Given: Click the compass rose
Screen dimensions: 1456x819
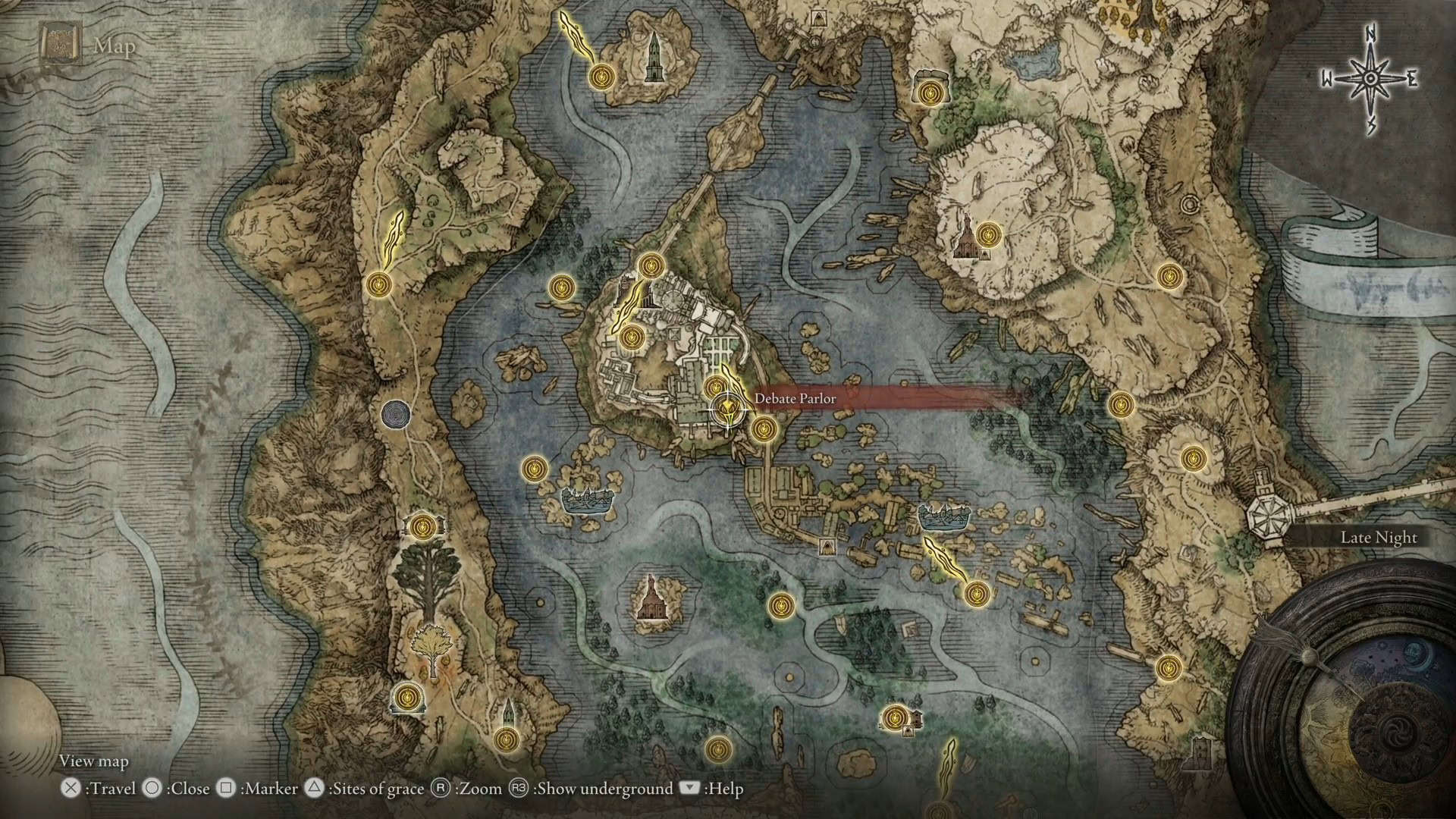Looking at the screenshot, I should click(x=1370, y=80).
